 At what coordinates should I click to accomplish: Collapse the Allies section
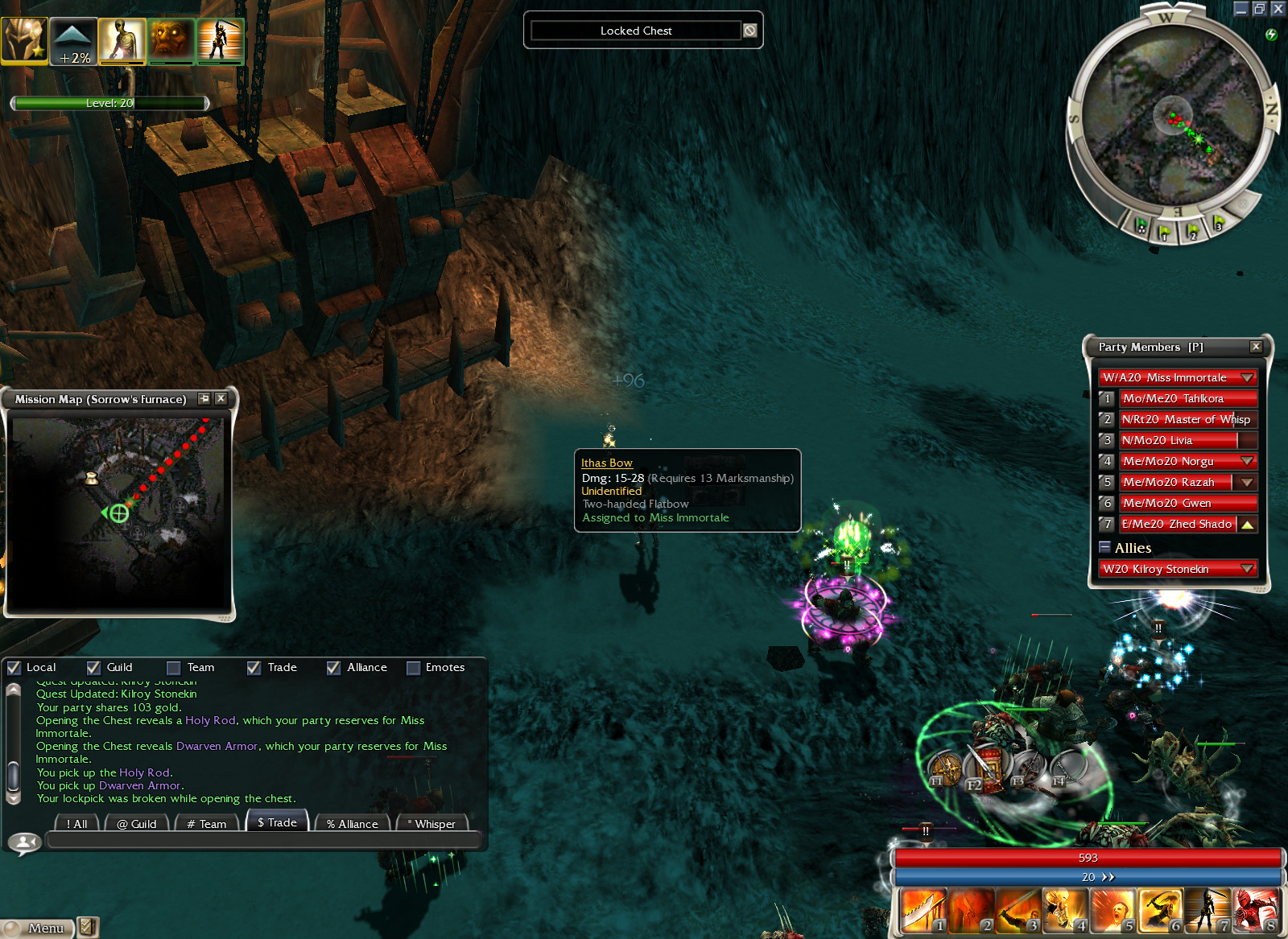coord(1104,547)
